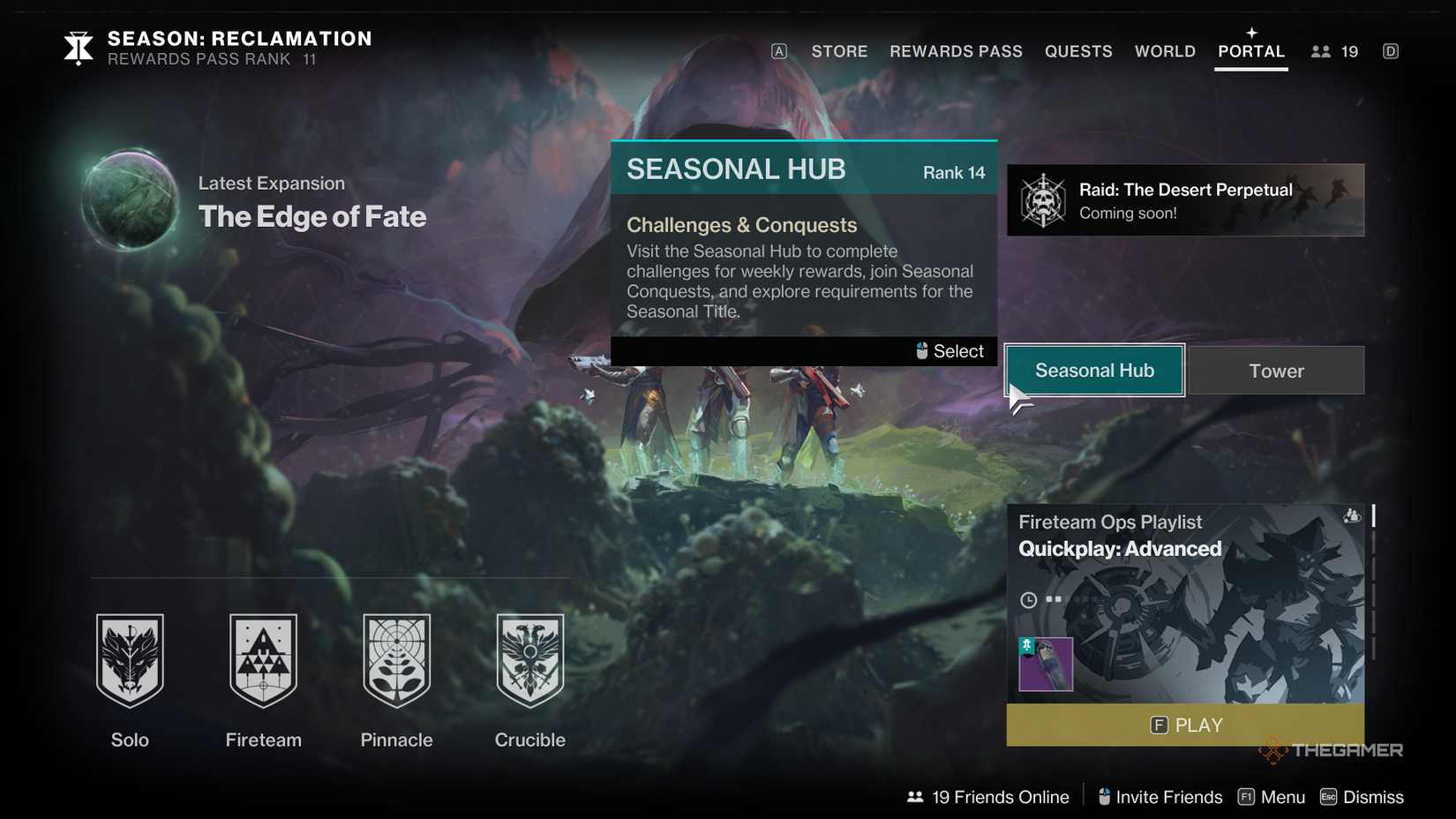Screen dimensions: 1456x819
Task: Click the Season: Reclamation emblem
Action: 78,49
